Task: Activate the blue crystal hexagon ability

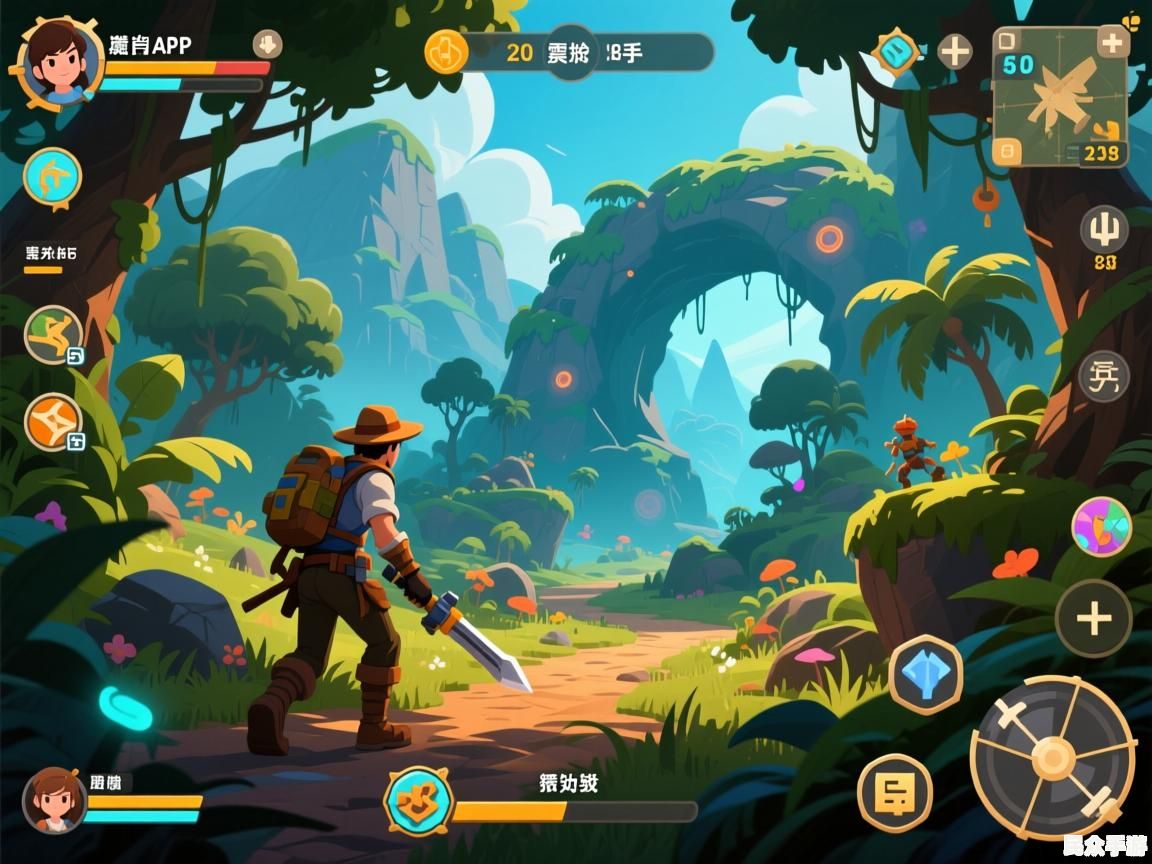Action: pyautogui.click(x=925, y=674)
